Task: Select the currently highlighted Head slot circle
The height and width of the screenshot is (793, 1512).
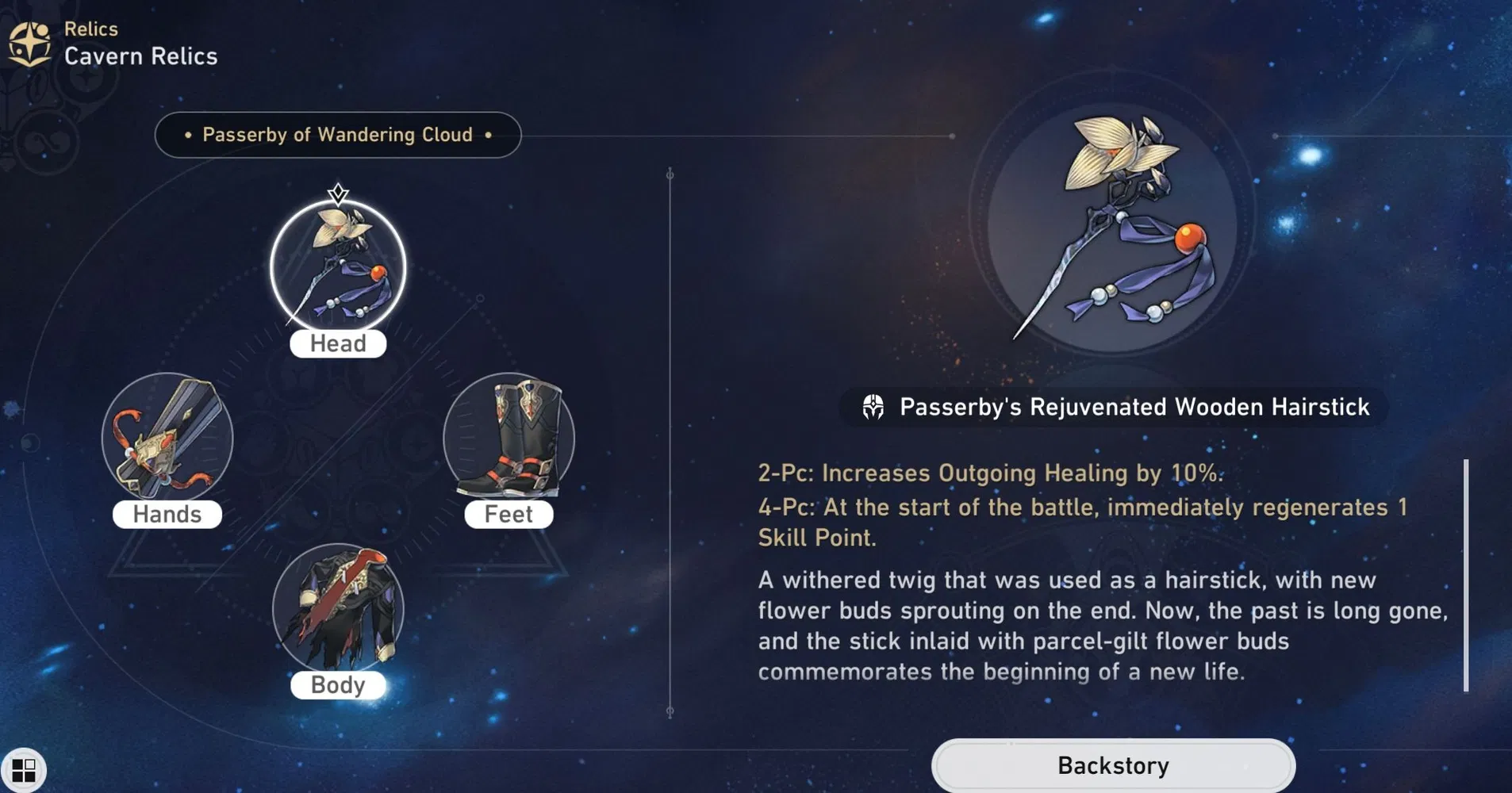Action: click(338, 268)
